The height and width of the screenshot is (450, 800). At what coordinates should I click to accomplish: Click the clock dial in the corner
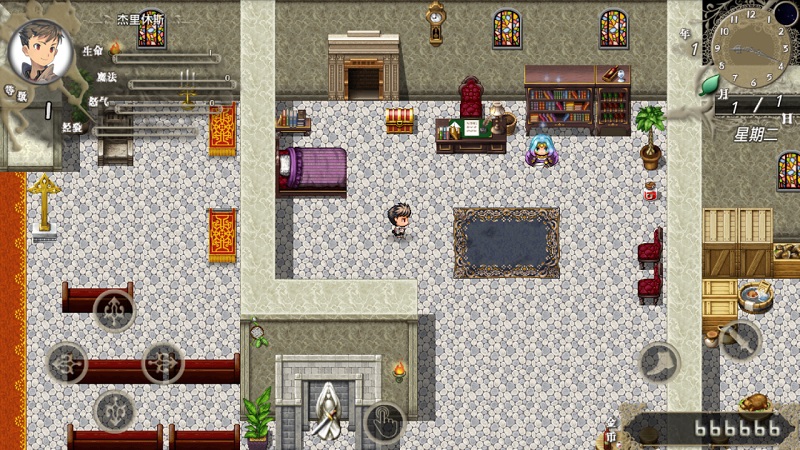coord(748,46)
